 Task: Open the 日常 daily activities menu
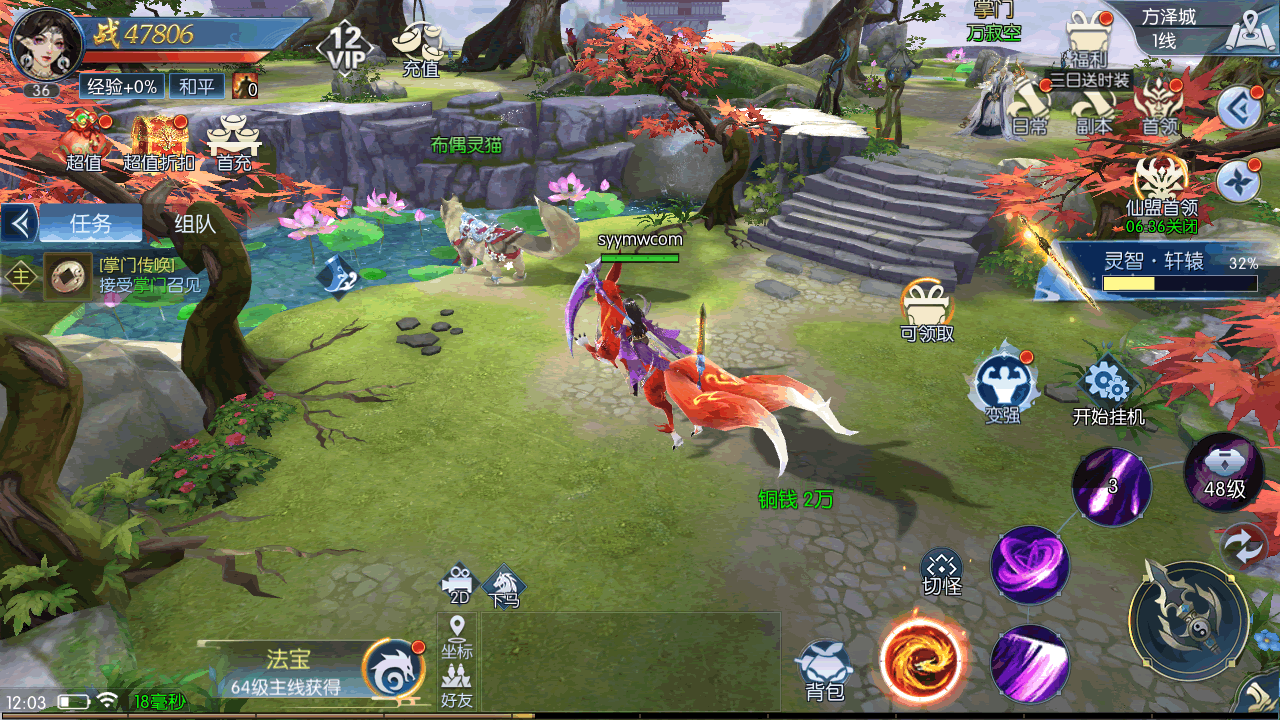(1029, 107)
